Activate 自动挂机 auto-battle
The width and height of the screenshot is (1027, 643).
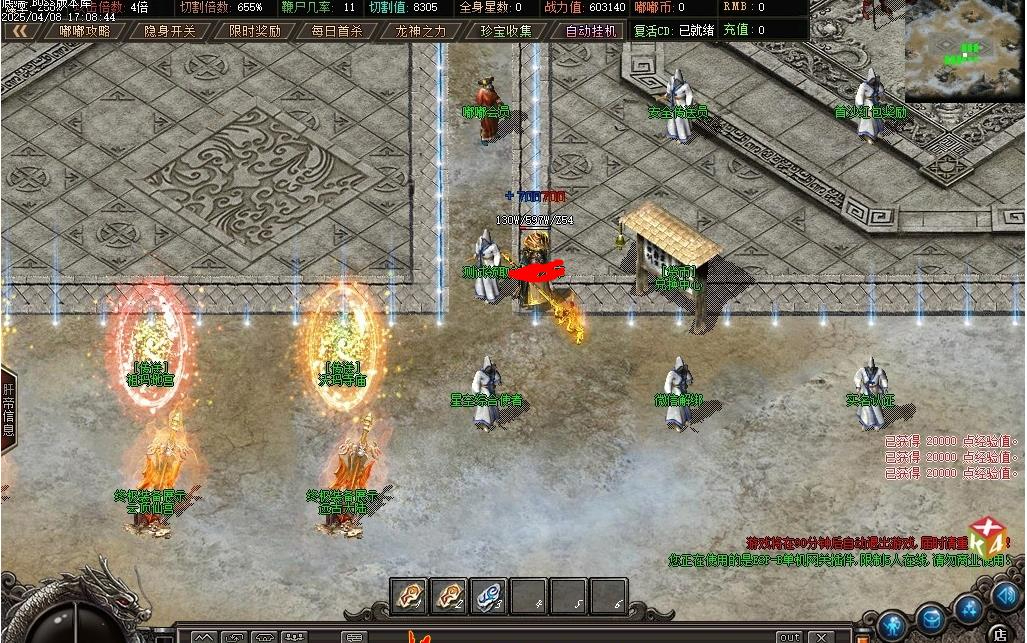click(590, 30)
